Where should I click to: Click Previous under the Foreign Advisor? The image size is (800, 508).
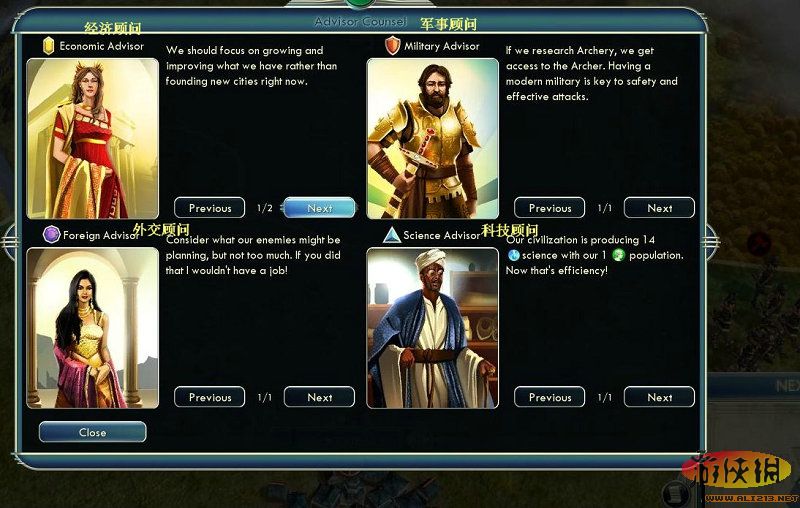coord(210,397)
